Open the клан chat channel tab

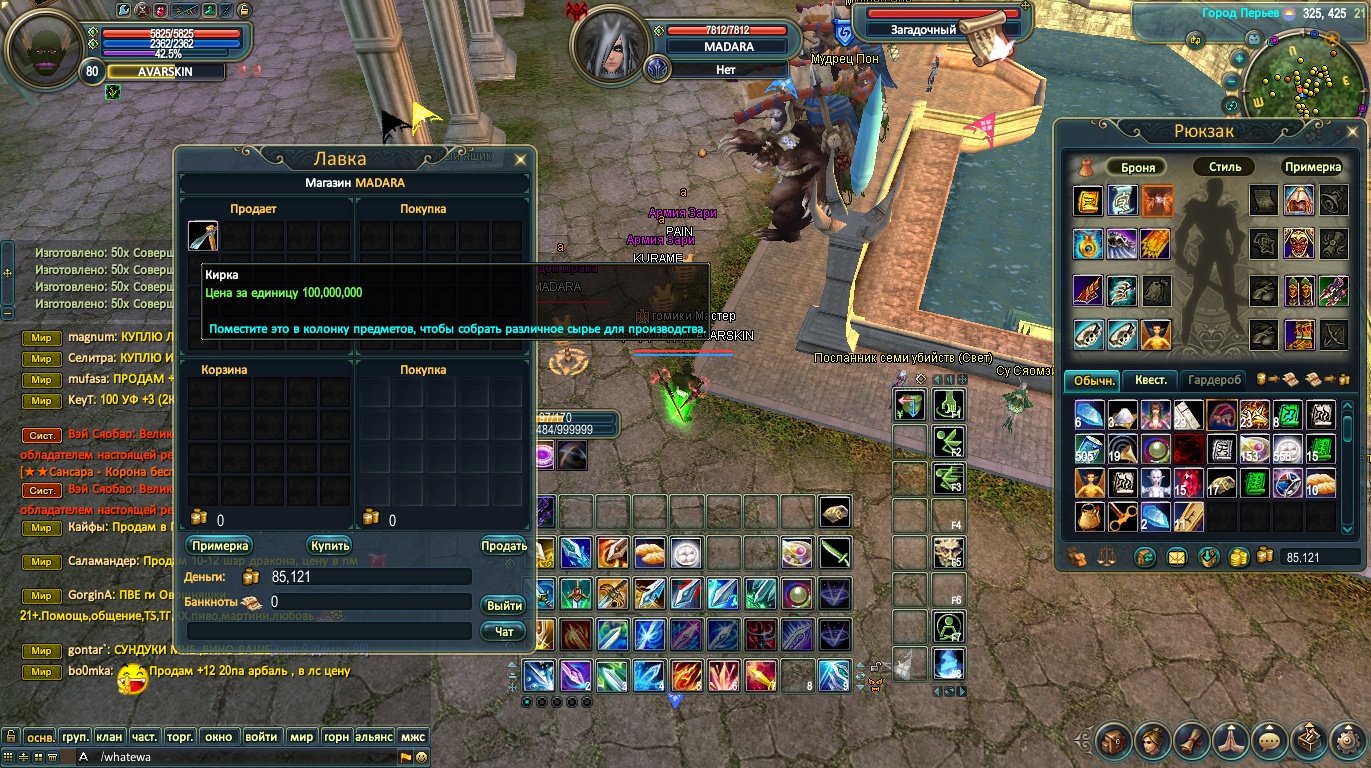coord(111,737)
